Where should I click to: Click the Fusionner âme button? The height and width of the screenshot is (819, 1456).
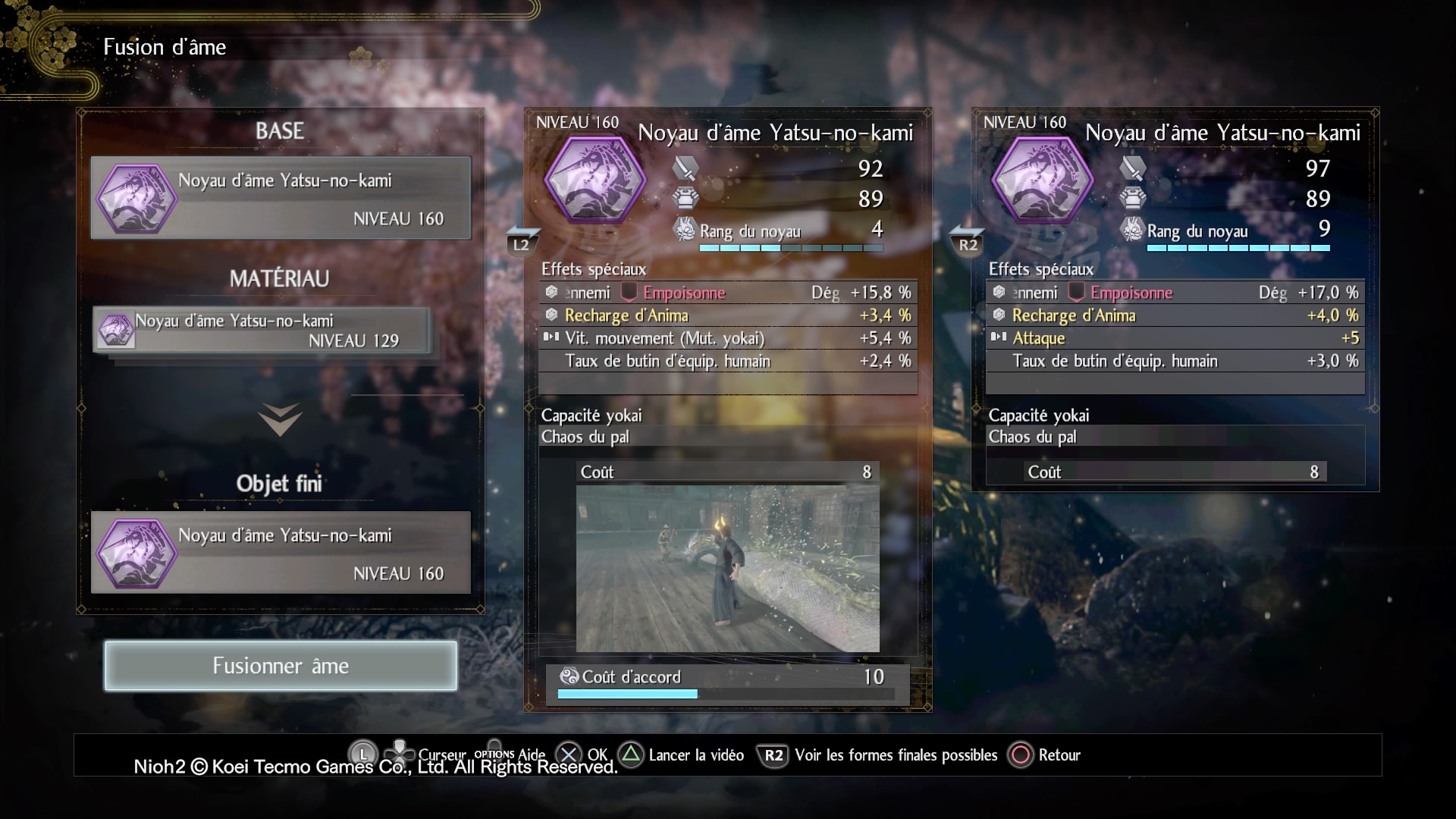click(x=281, y=666)
